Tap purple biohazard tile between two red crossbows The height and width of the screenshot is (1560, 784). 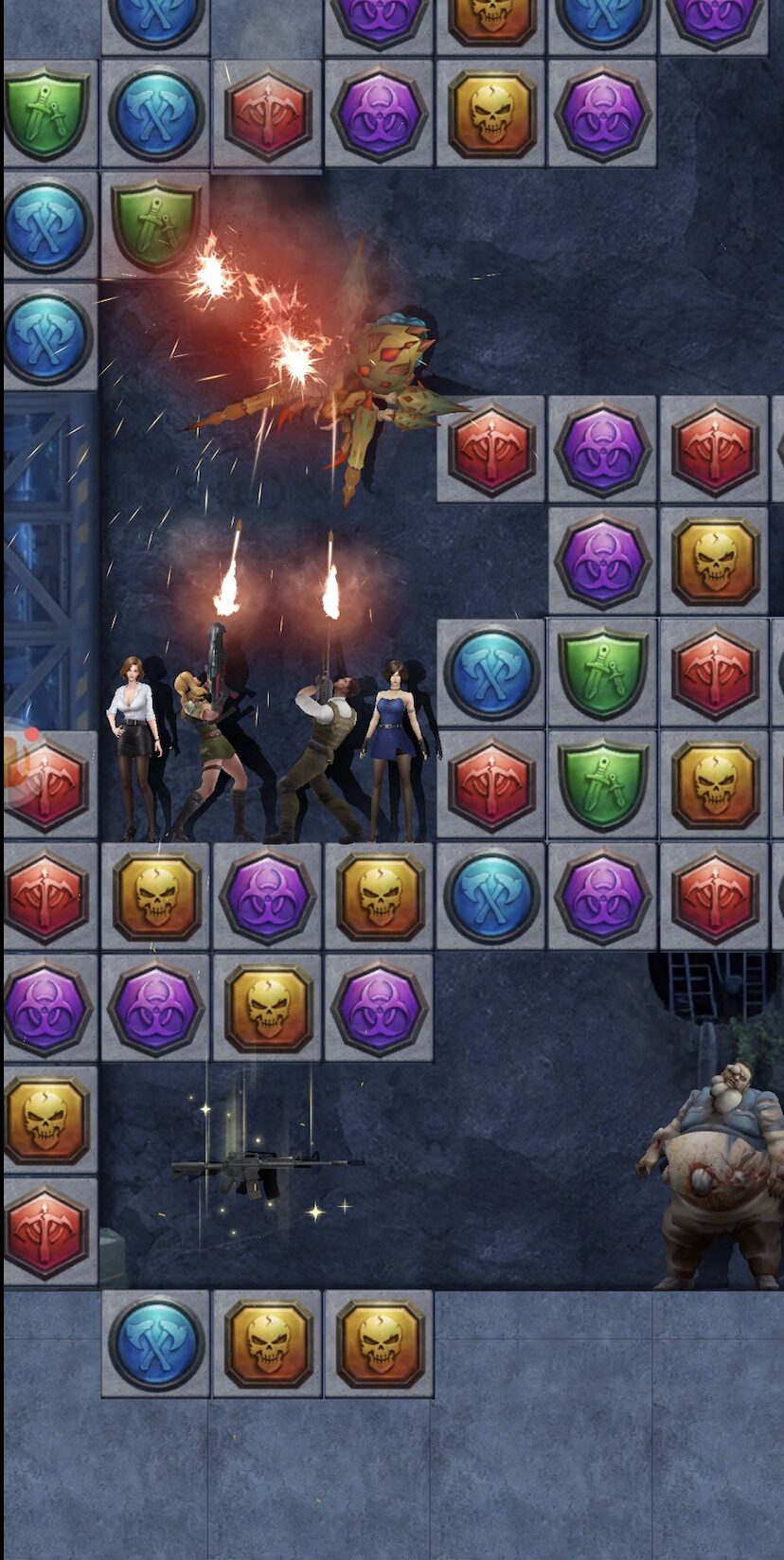pos(602,449)
